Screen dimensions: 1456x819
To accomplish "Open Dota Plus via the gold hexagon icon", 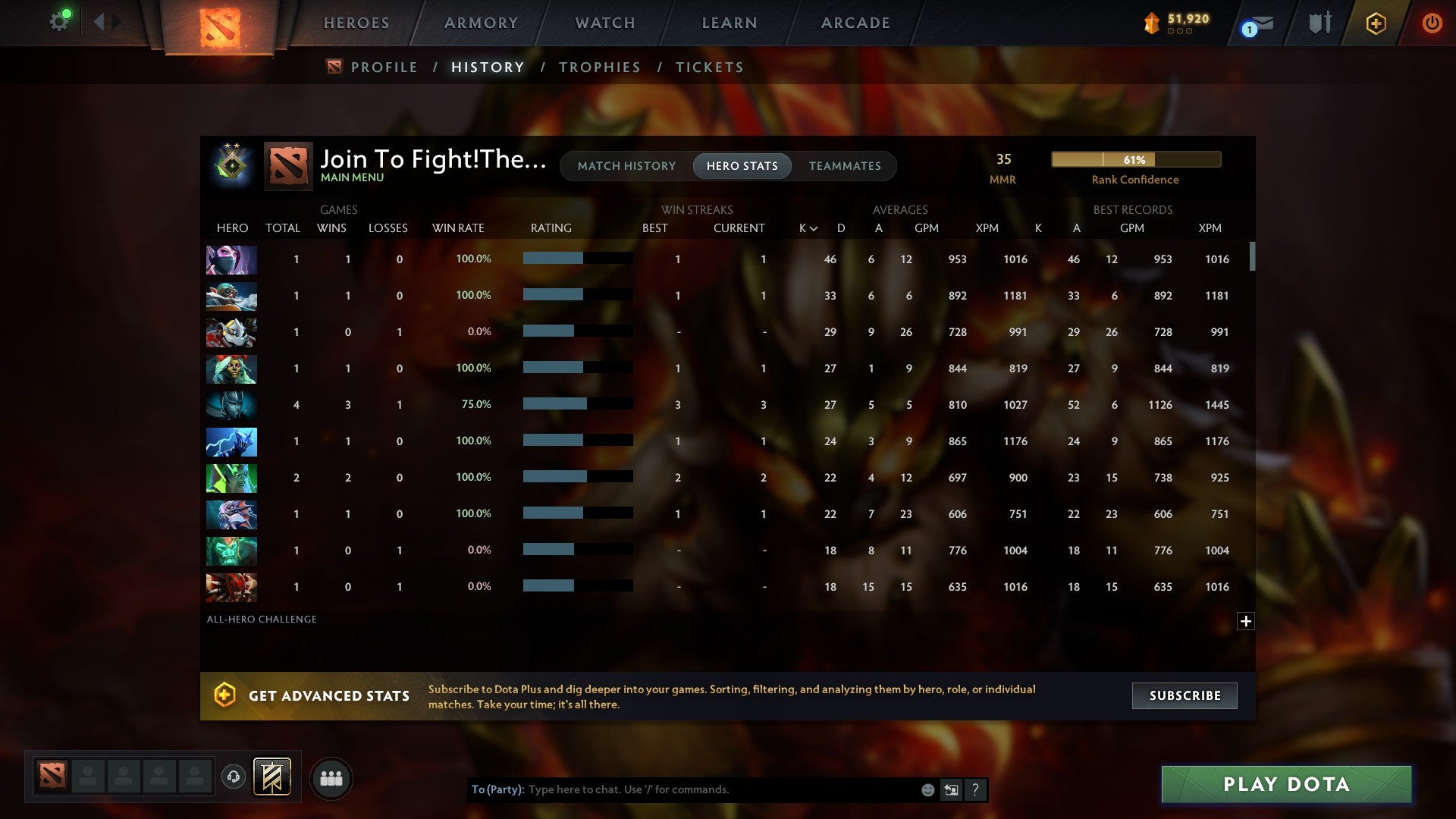I will point(1376,23).
